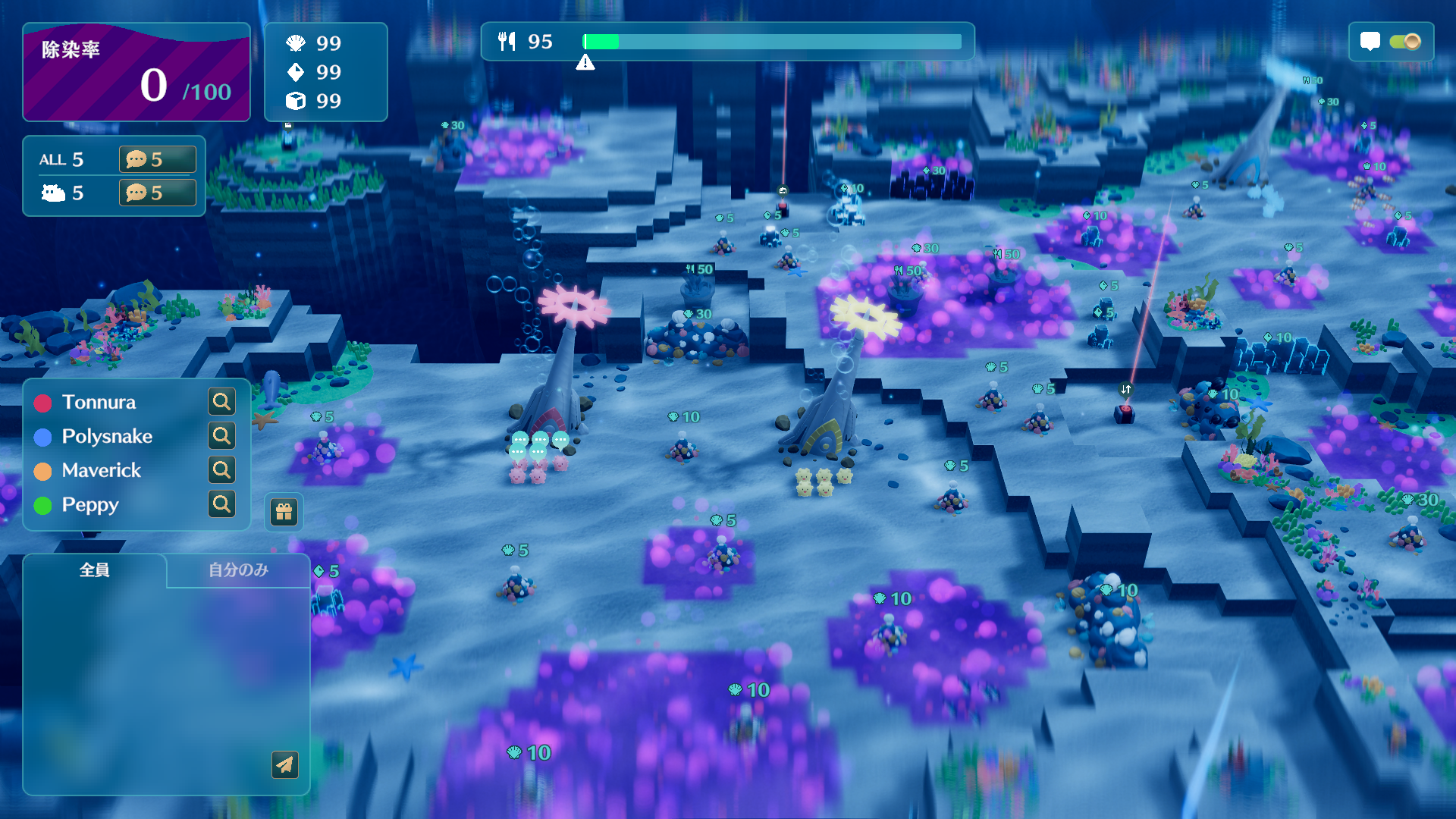Click the magnifier icon beside Polysnake
The image size is (1456, 819).
[x=221, y=436]
